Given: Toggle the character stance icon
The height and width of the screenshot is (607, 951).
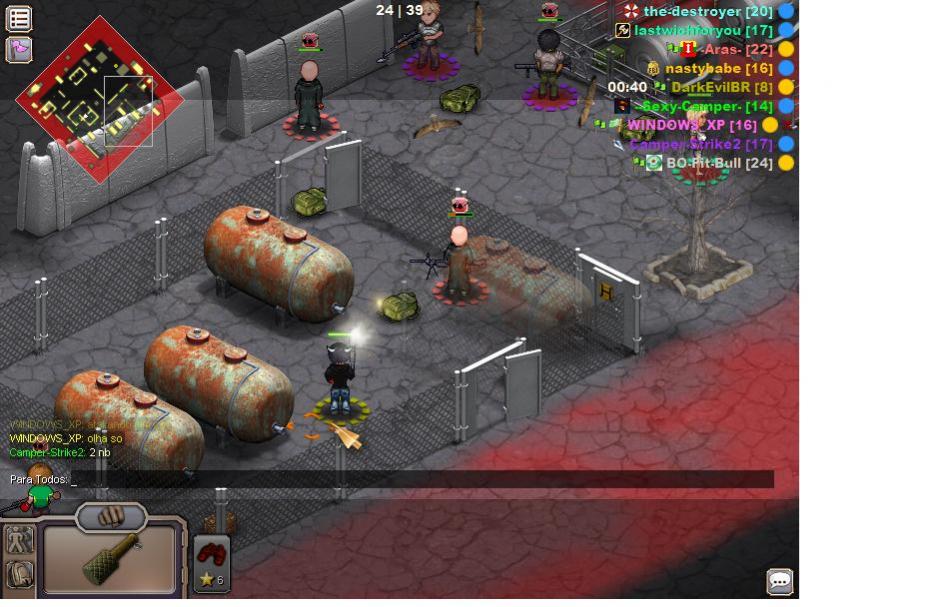Looking at the screenshot, I should [x=20, y=541].
